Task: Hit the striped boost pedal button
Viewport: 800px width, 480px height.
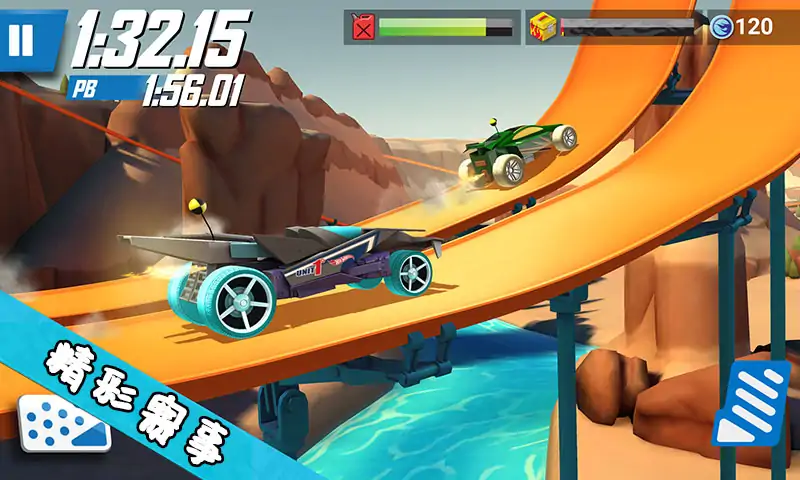Action: pos(750,402)
